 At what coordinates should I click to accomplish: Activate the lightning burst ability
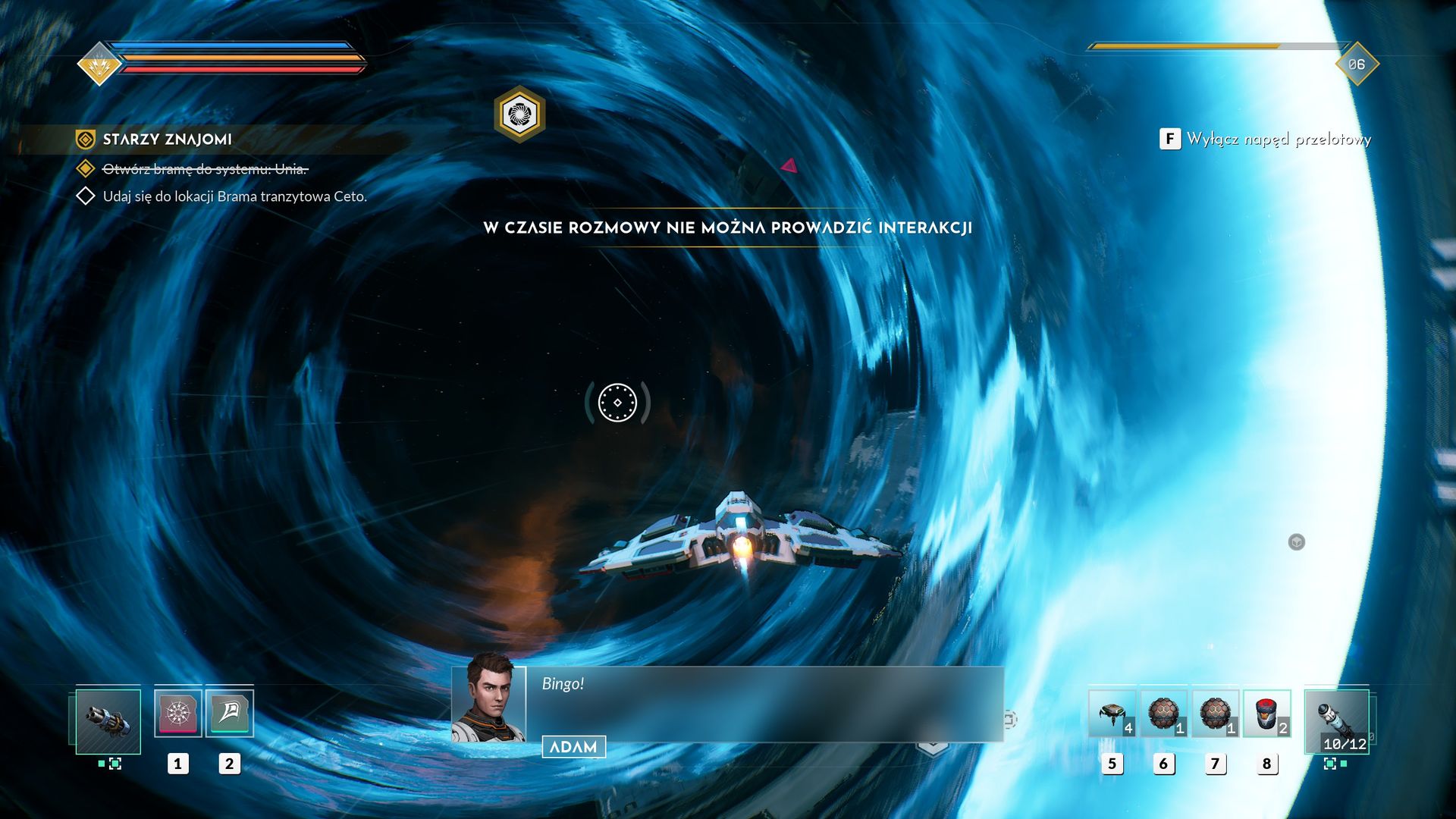pyautogui.click(x=178, y=713)
